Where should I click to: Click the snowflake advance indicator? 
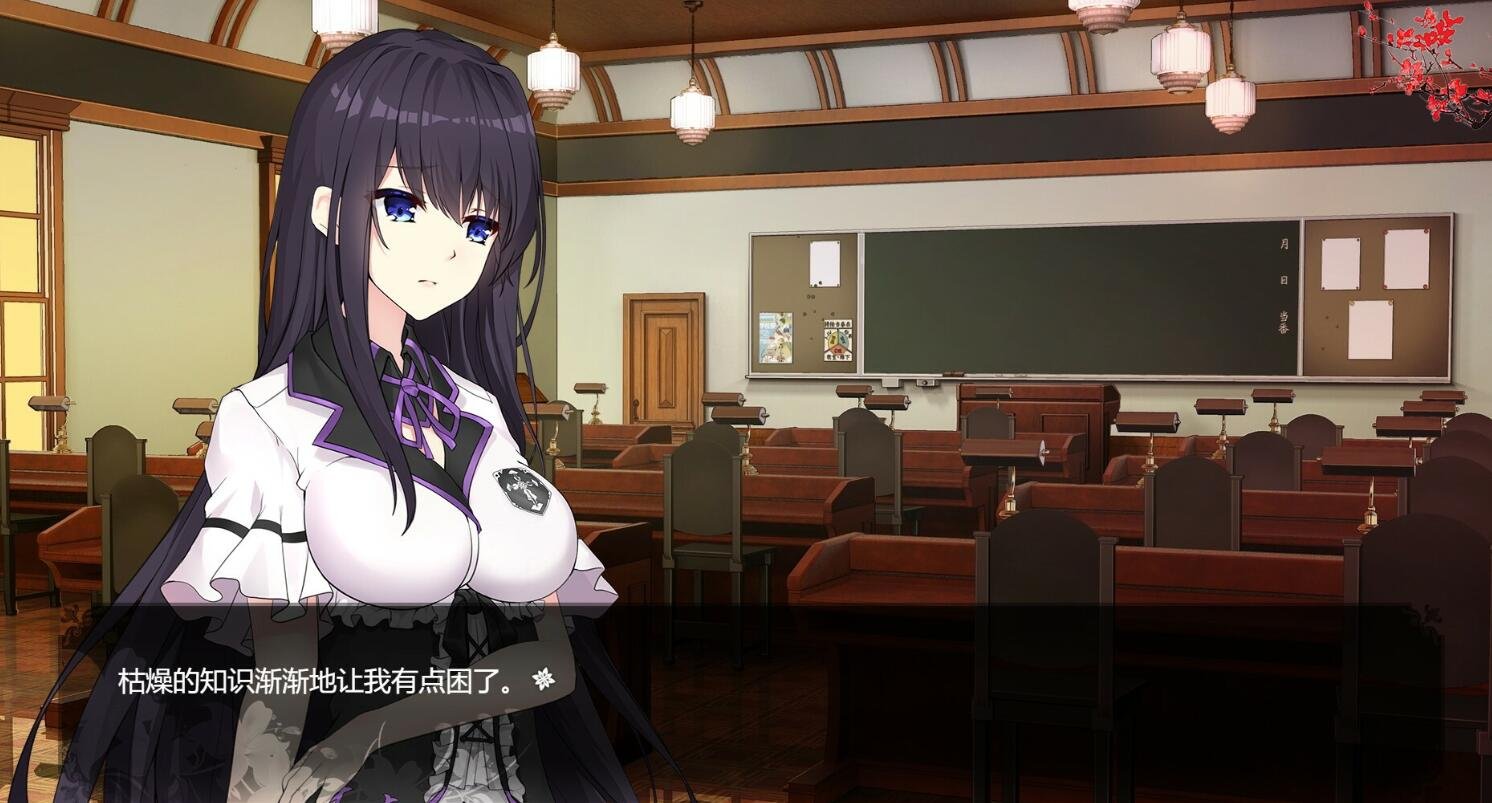point(545,677)
